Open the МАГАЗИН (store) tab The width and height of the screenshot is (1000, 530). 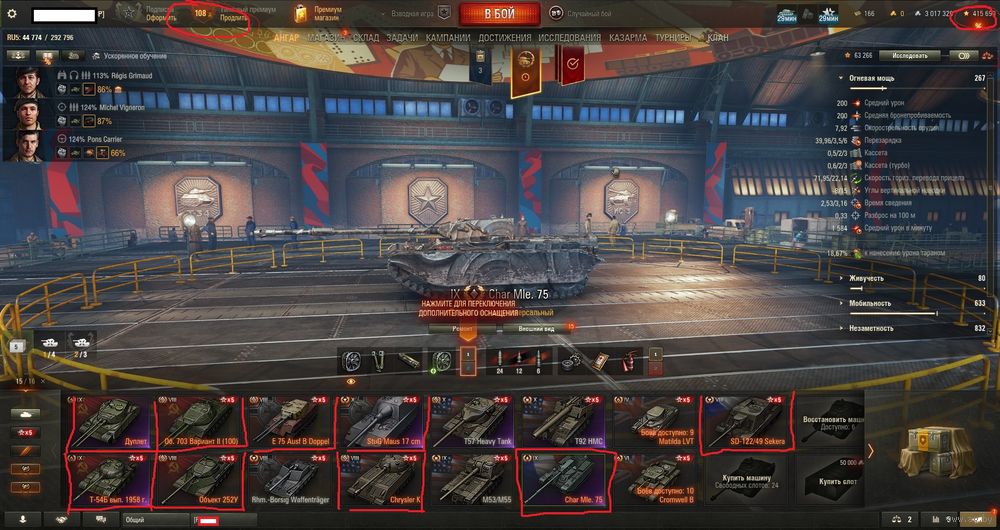pos(324,37)
